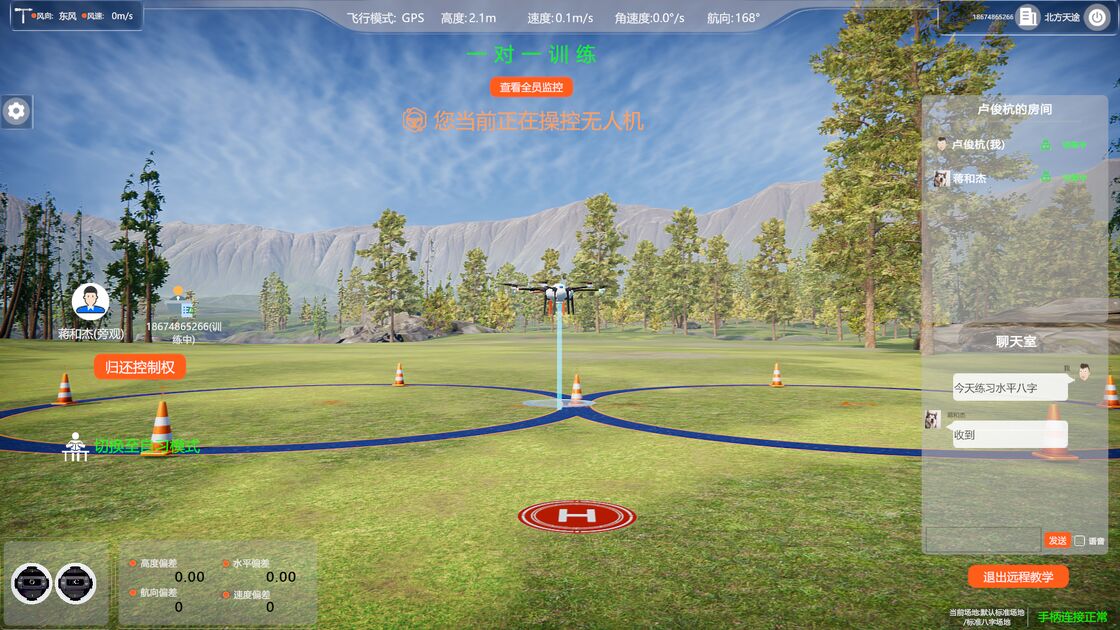Return control with the 归还控制权 button
Viewport: 1120px width, 630px height.
click(140, 367)
